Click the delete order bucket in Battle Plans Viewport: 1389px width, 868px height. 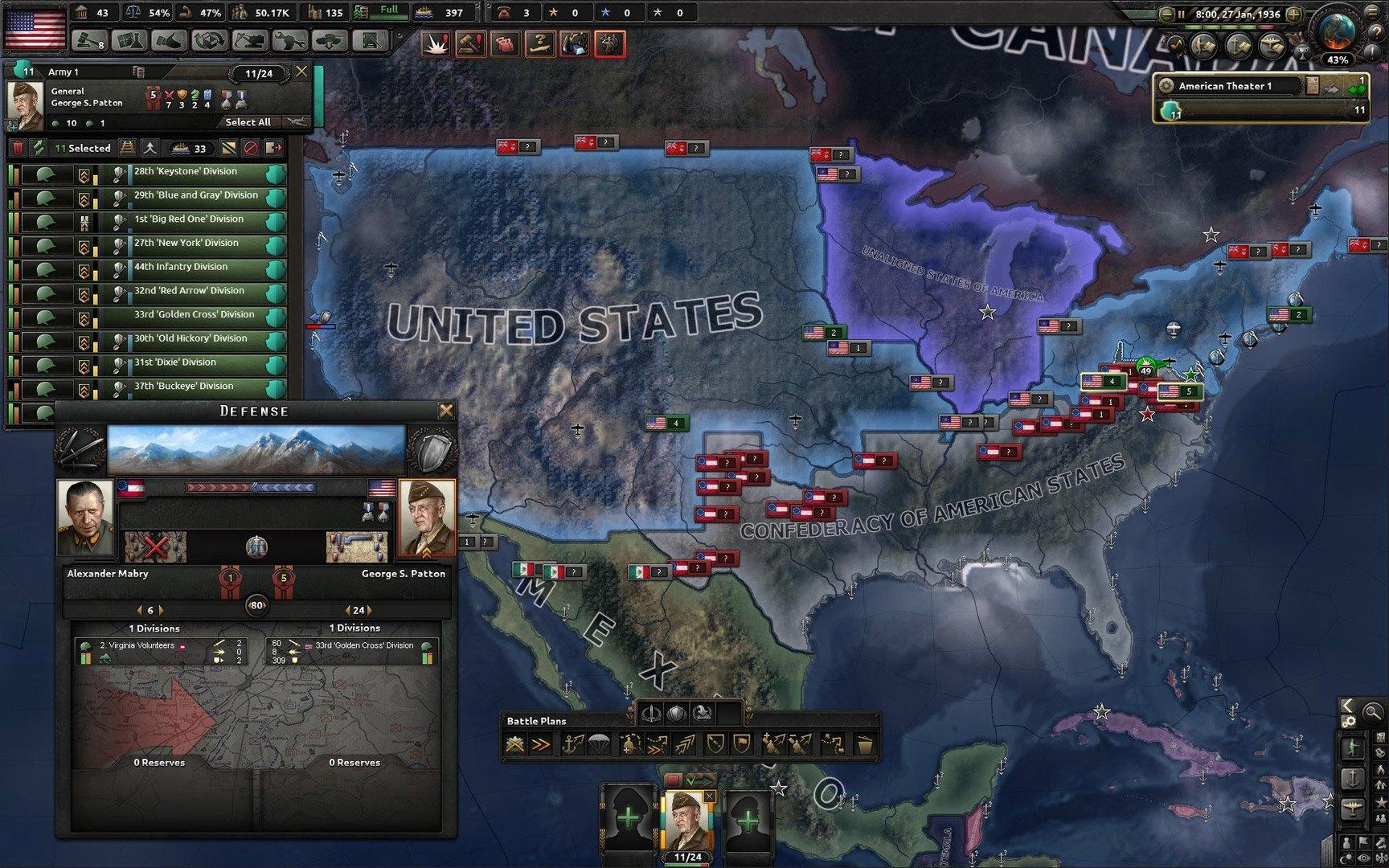pyautogui.click(x=865, y=743)
